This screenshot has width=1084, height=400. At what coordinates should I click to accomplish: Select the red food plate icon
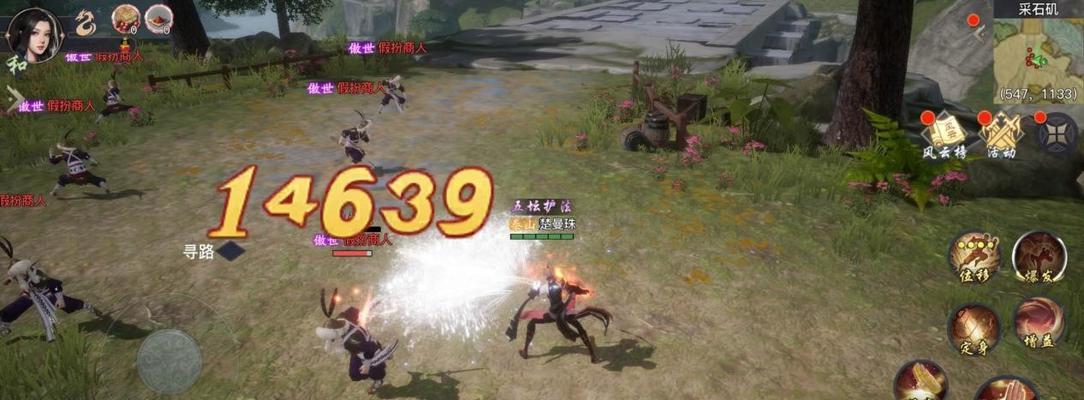click(159, 18)
